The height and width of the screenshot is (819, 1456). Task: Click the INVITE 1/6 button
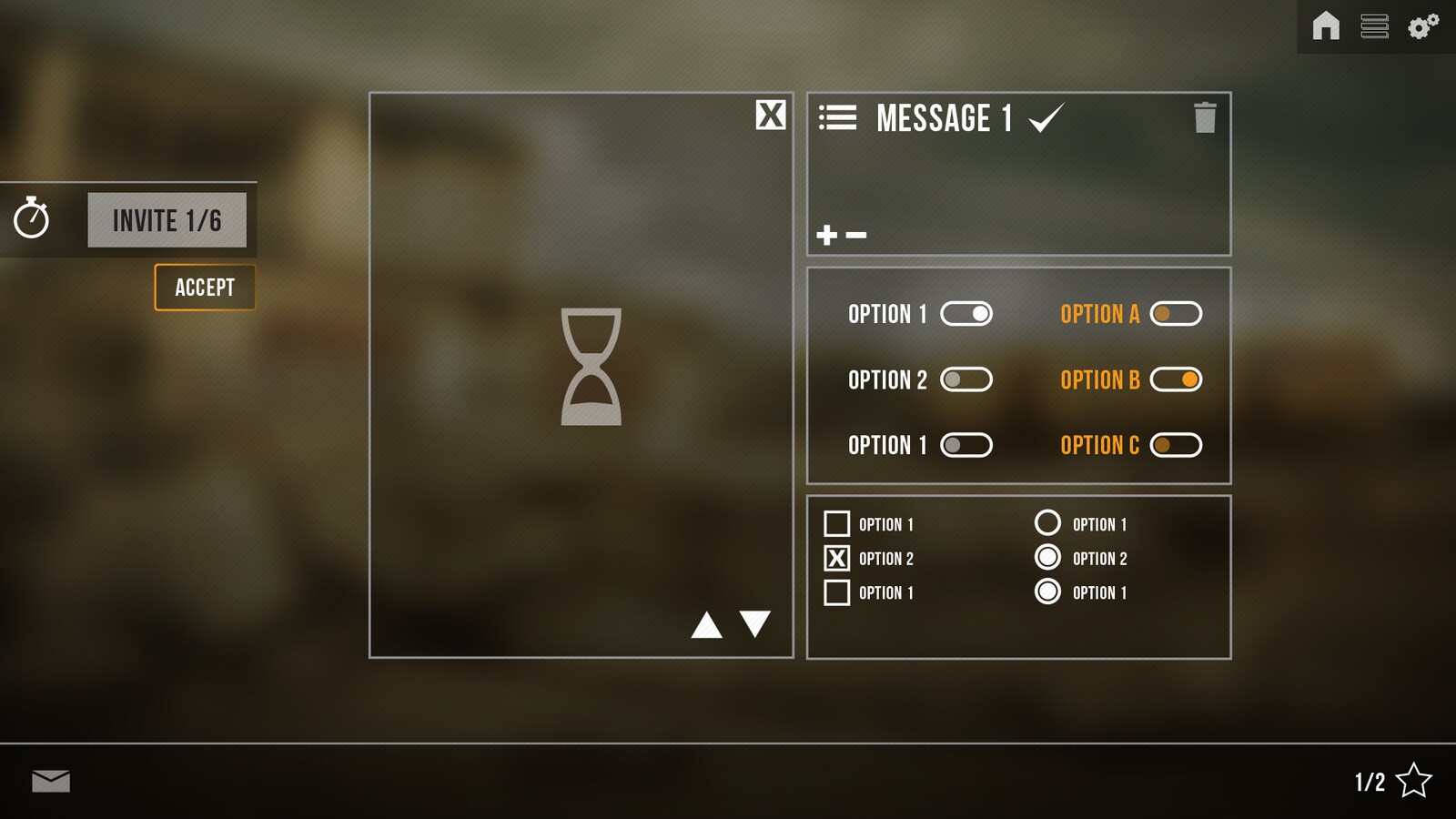[x=167, y=218]
